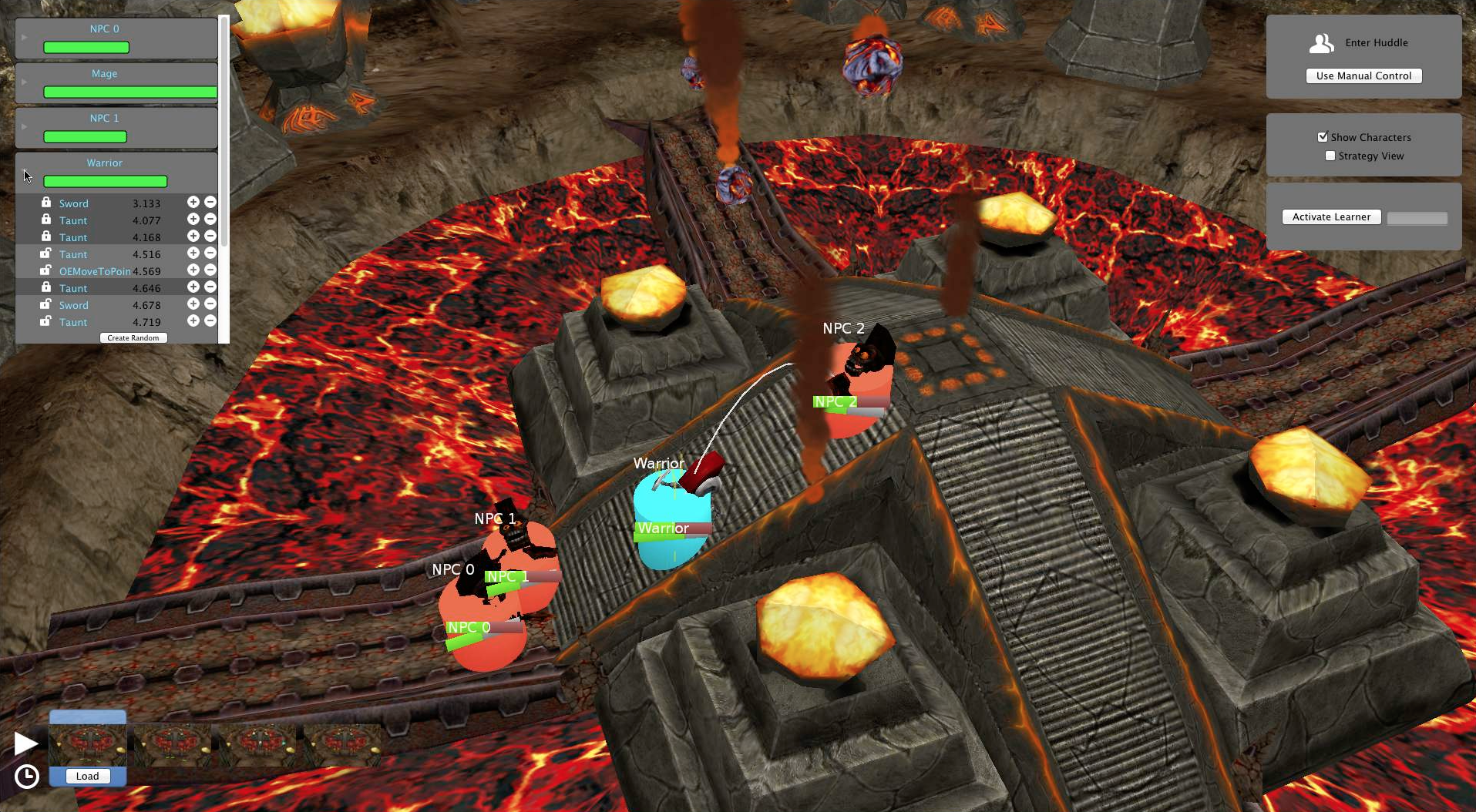
Task: Expand the NPC 1 panel arrow
Action: pos(24,126)
